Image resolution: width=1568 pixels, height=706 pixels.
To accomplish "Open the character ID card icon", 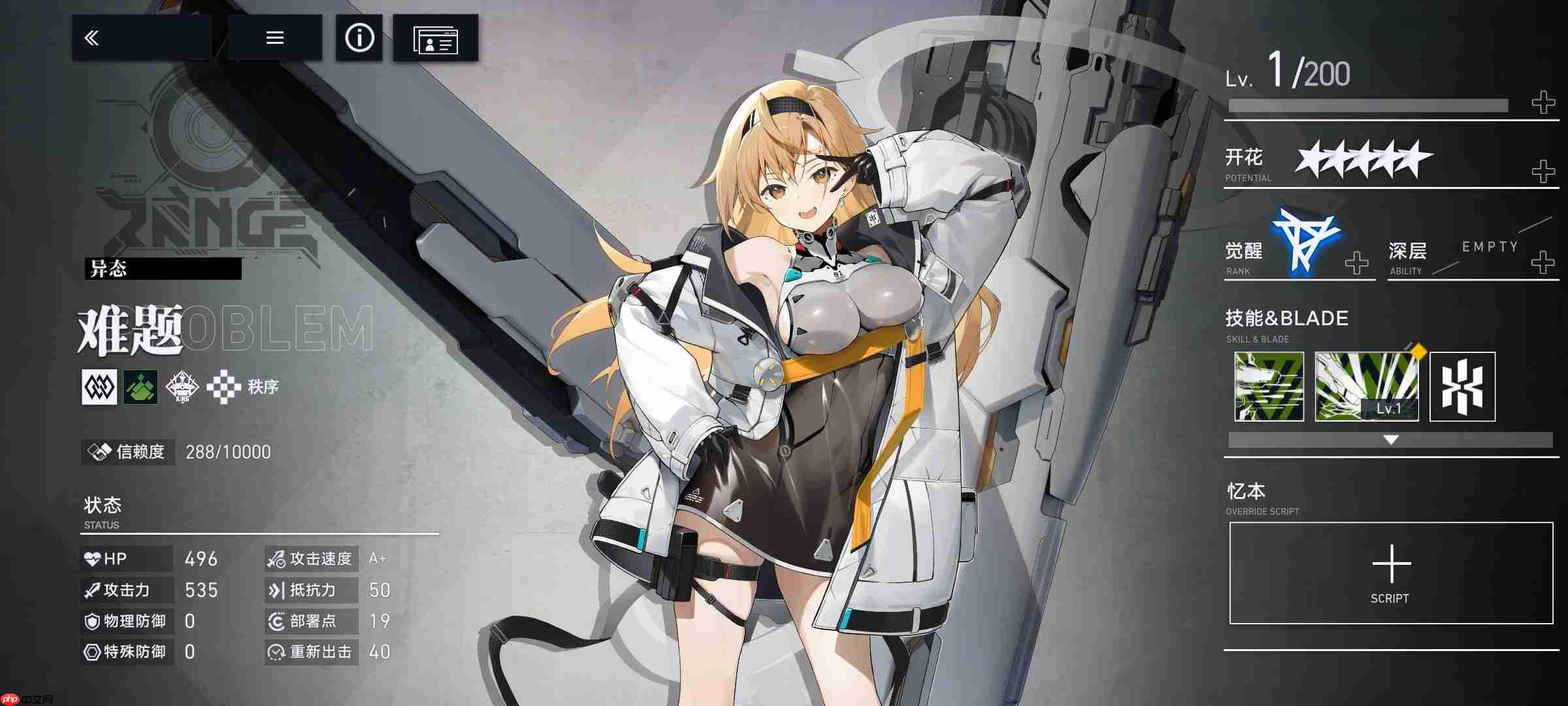I will (x=435, y=39).
